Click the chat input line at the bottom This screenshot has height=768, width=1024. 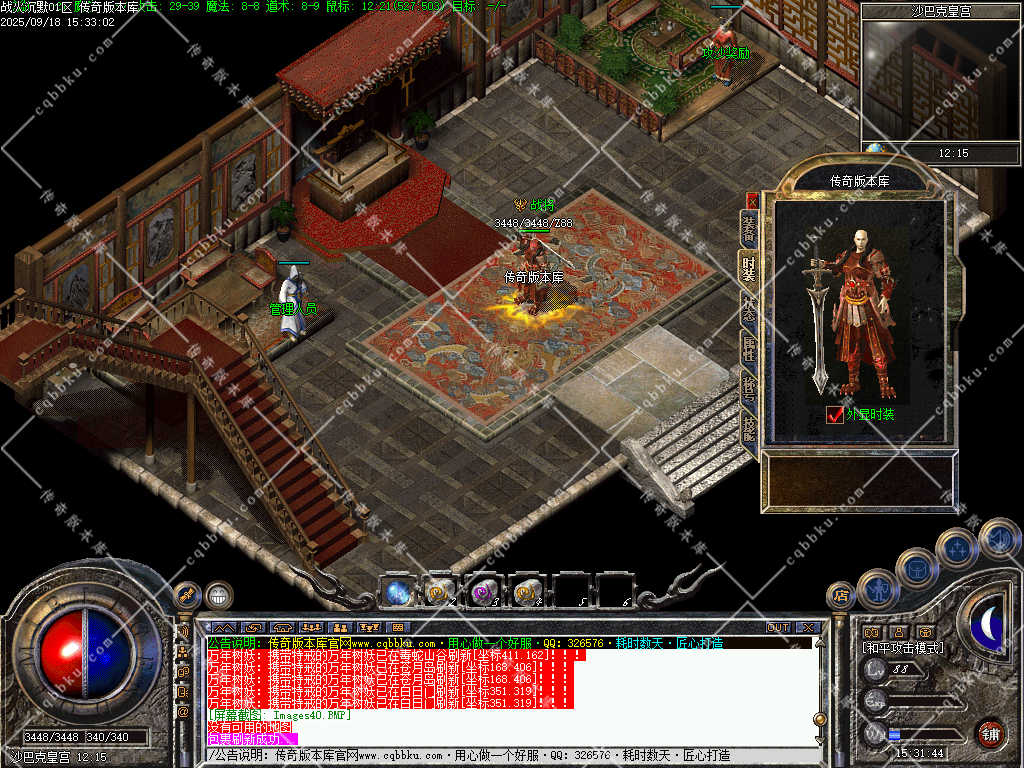510,755
